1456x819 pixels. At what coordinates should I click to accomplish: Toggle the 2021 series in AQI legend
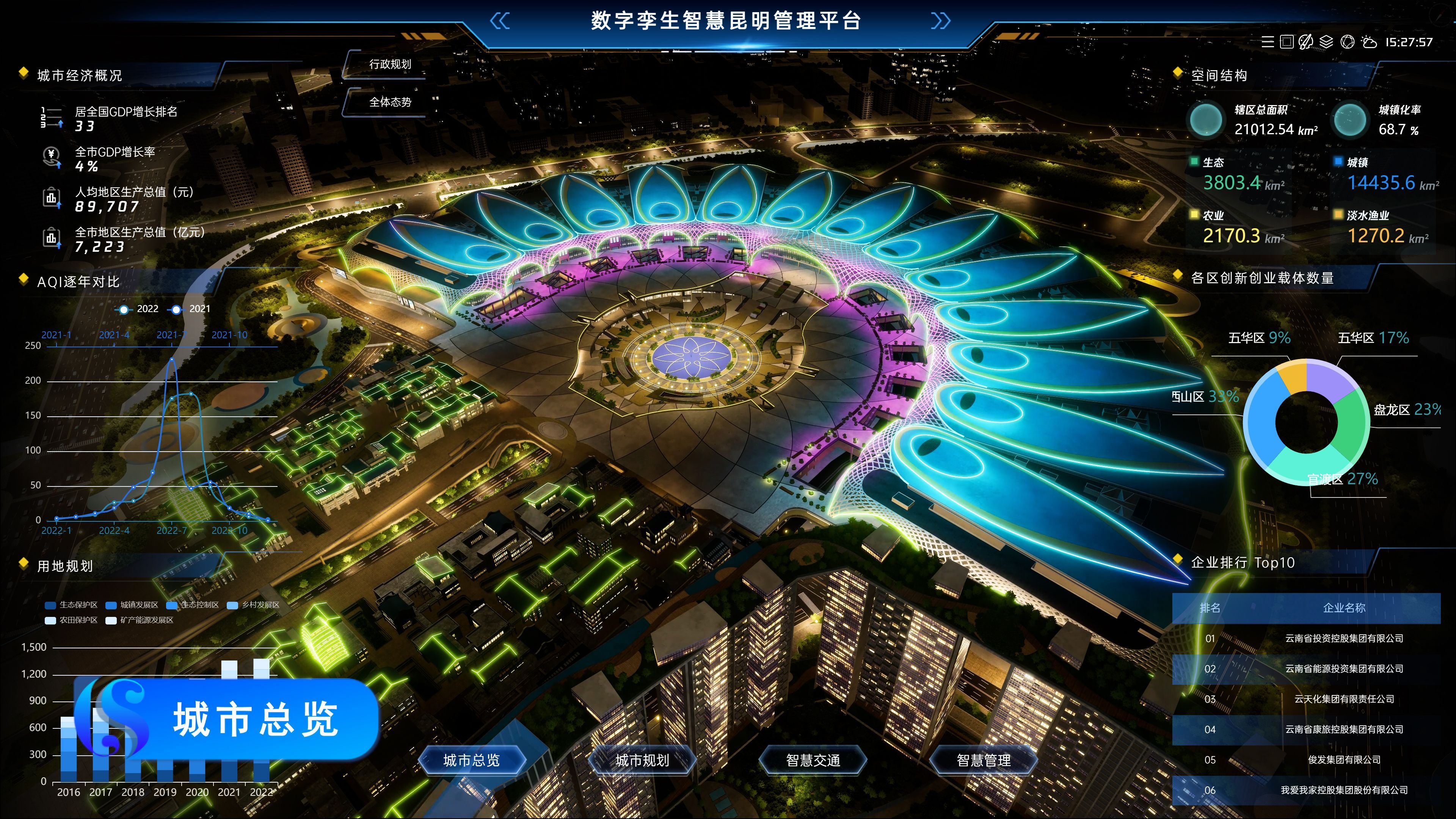[190, 309]
